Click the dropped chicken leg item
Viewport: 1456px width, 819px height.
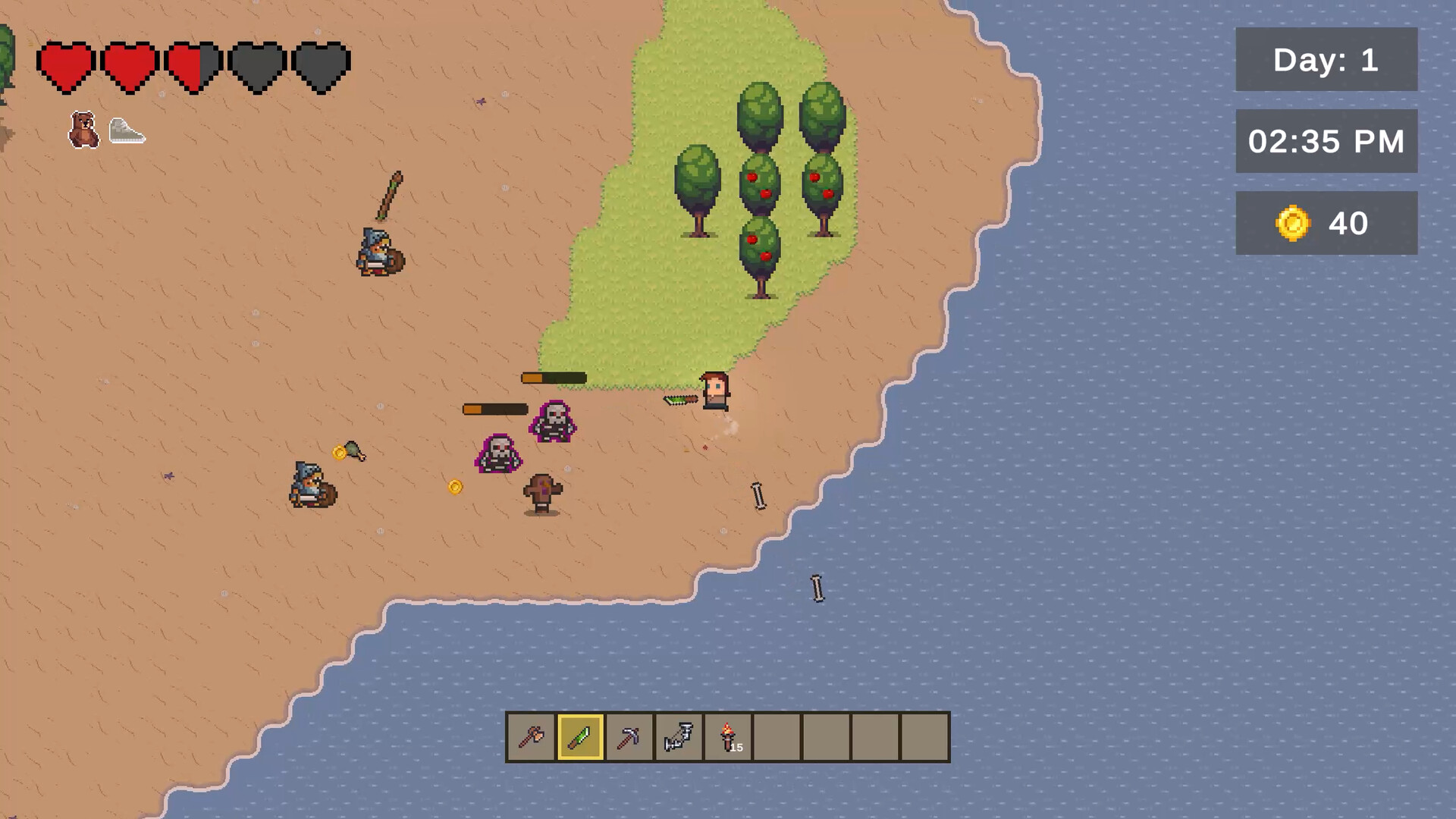353,453
